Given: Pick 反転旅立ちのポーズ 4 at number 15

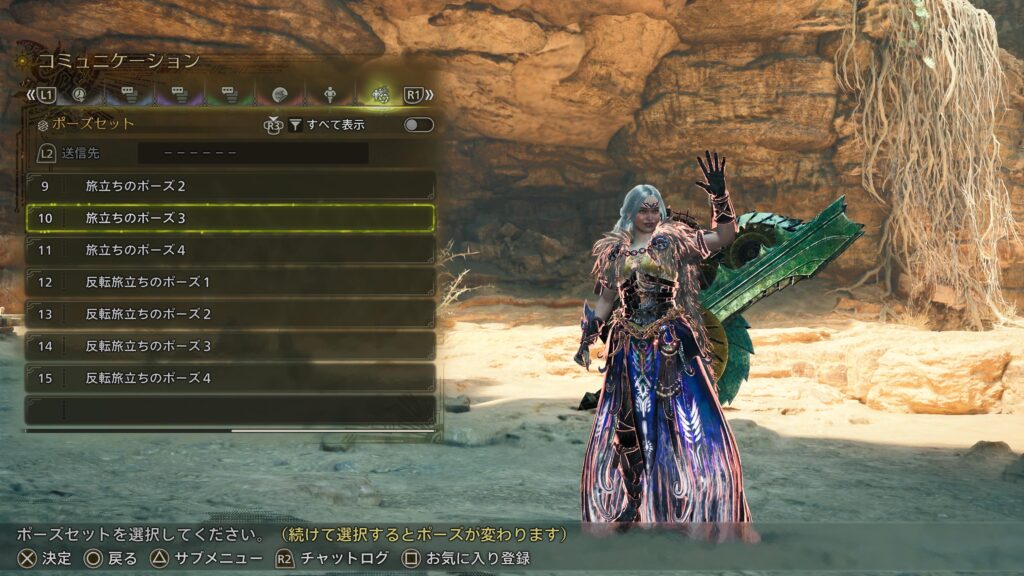Looking at the screenshot, I should [x=230, y=378].
